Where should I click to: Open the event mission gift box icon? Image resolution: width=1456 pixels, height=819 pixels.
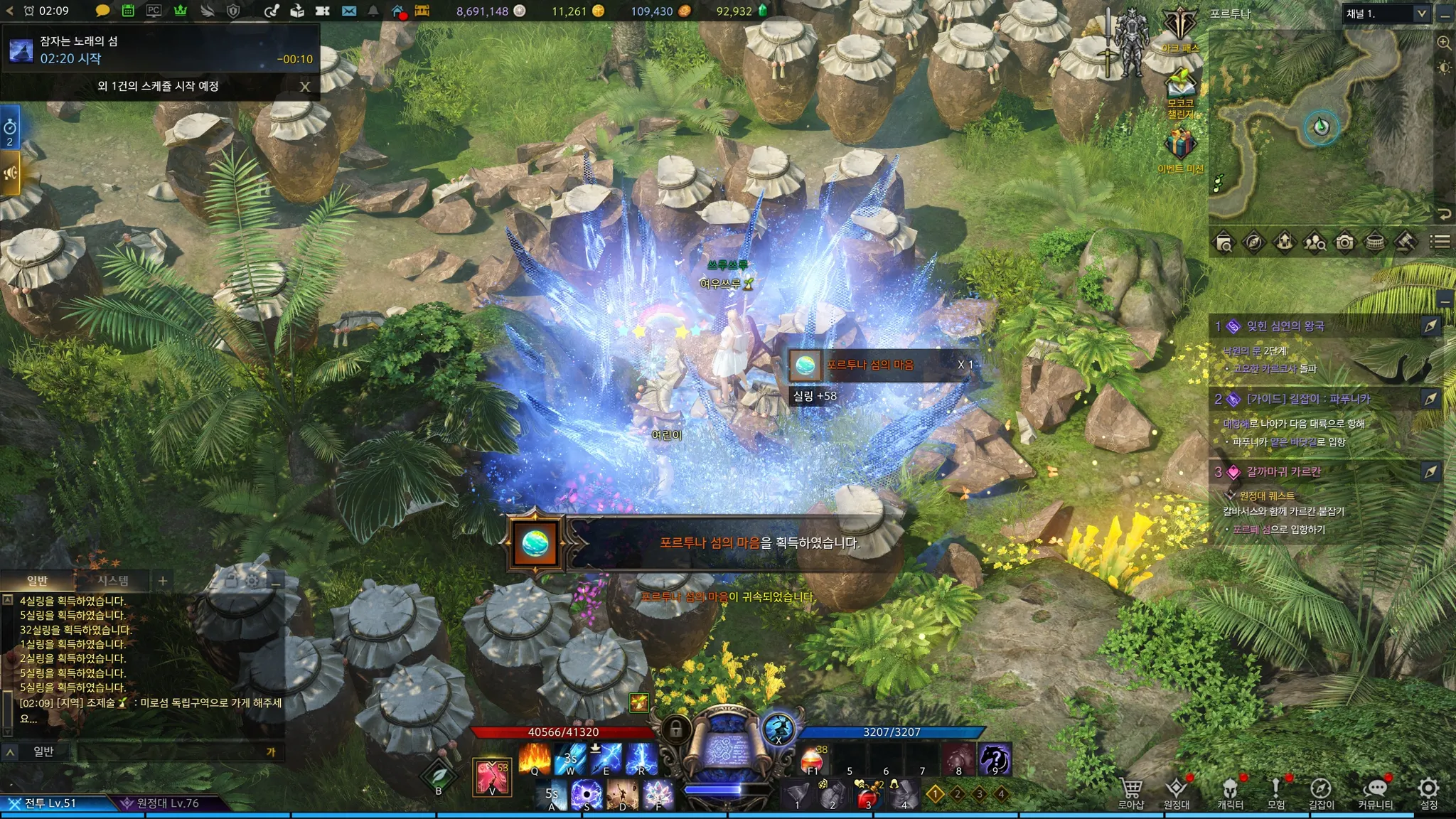(x=1179, y=146)
